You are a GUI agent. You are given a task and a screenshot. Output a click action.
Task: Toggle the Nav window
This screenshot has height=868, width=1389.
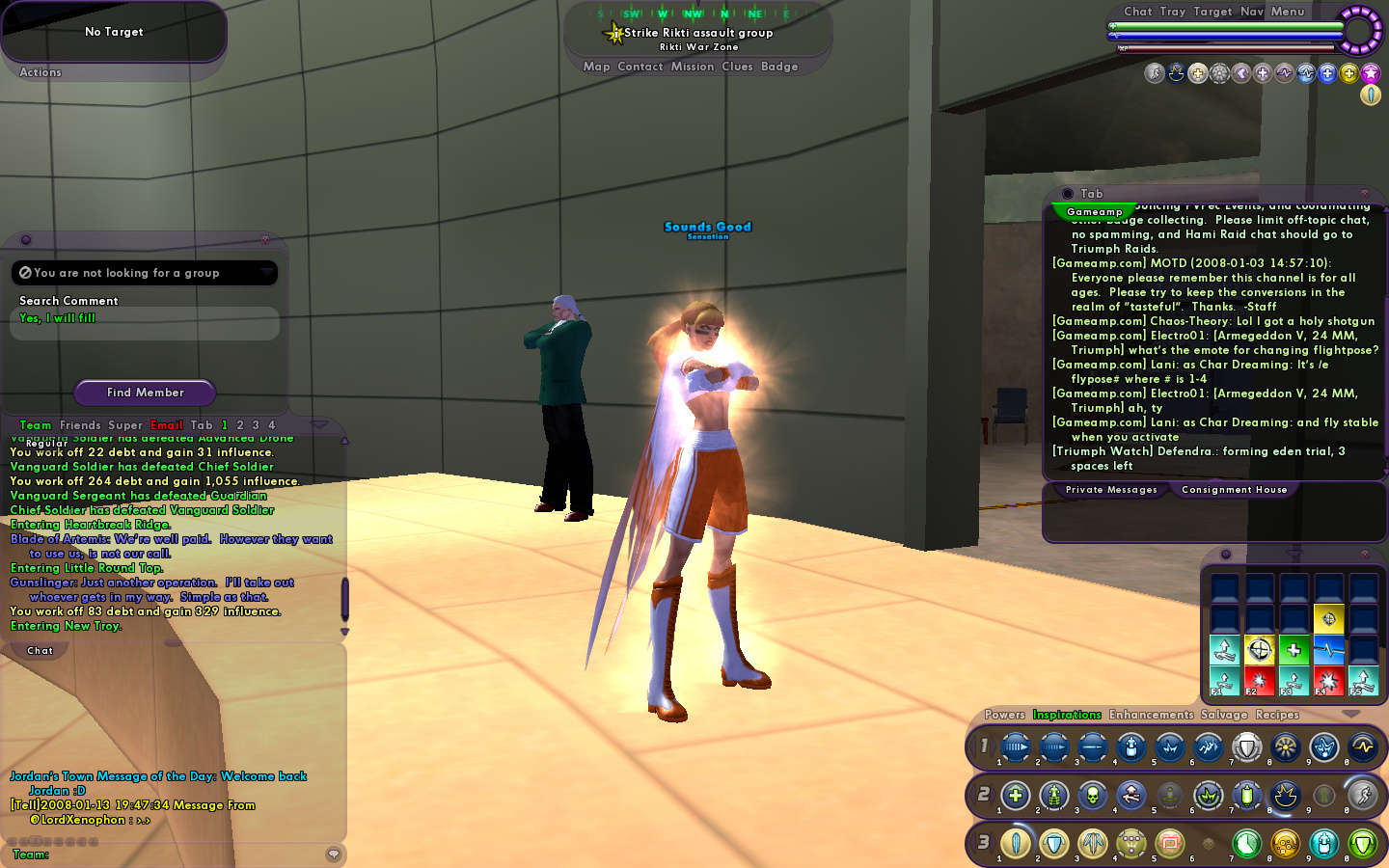click(1252, 12)
